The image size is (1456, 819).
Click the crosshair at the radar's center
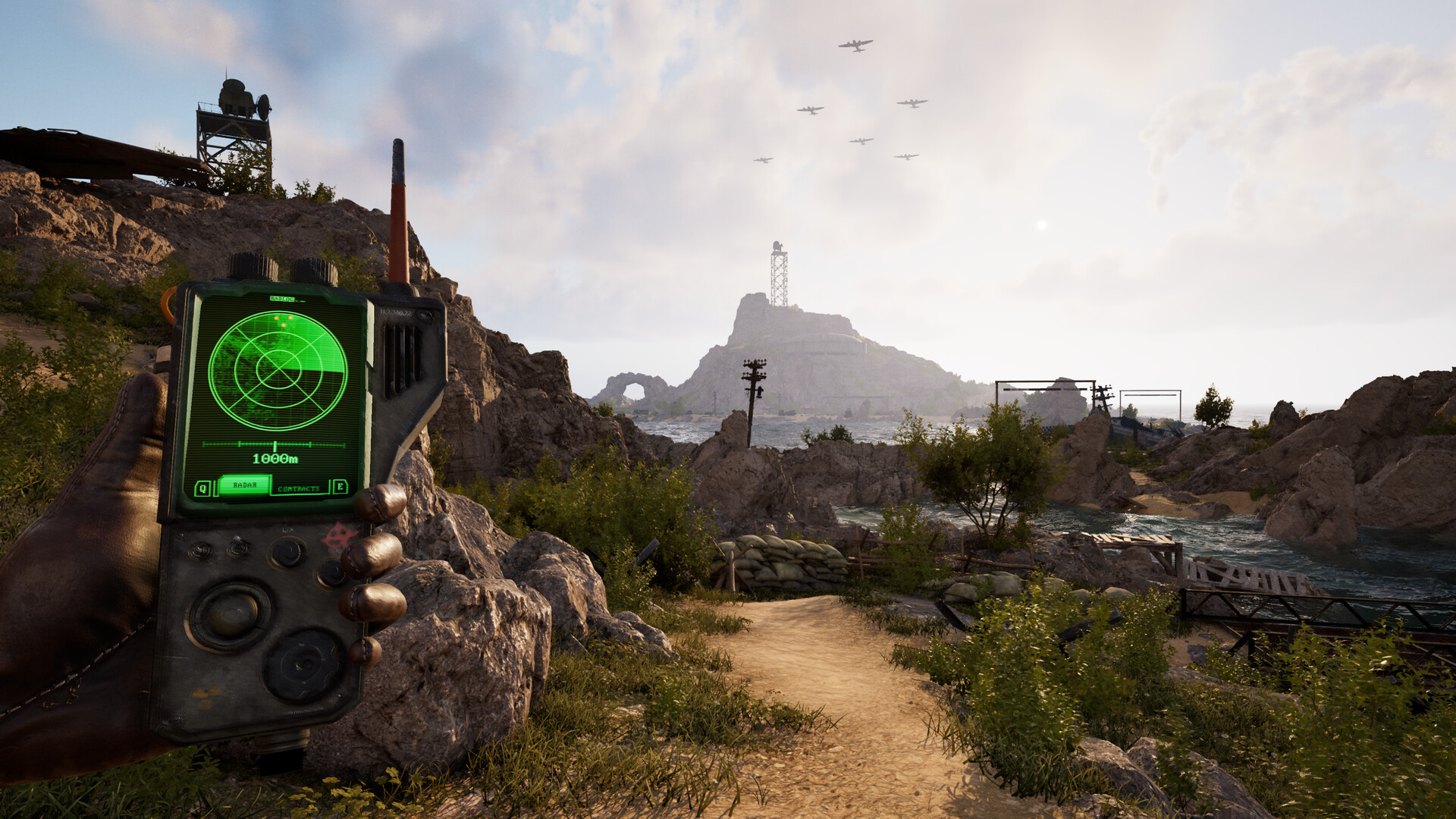[278, 369]
